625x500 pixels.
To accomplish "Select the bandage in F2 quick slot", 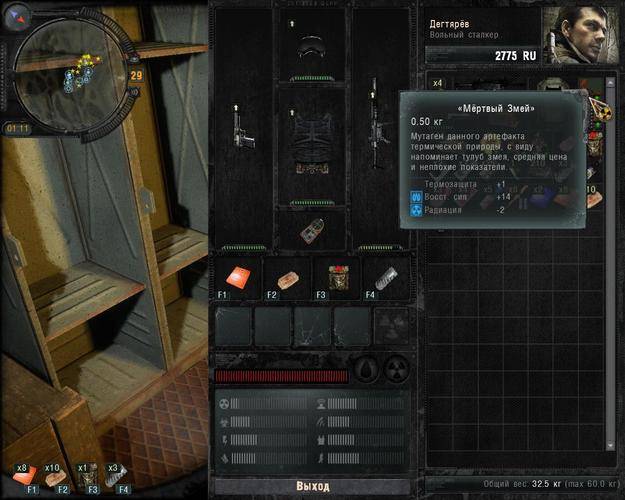I will pos(284,277).
